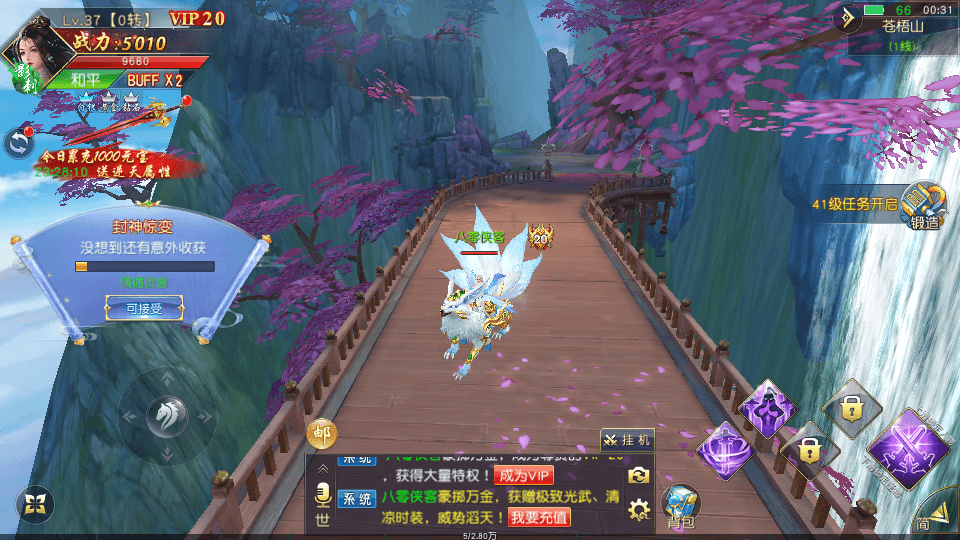
Task: Click the 成为VIP button in chat
Action: click(x=523, y=475)
